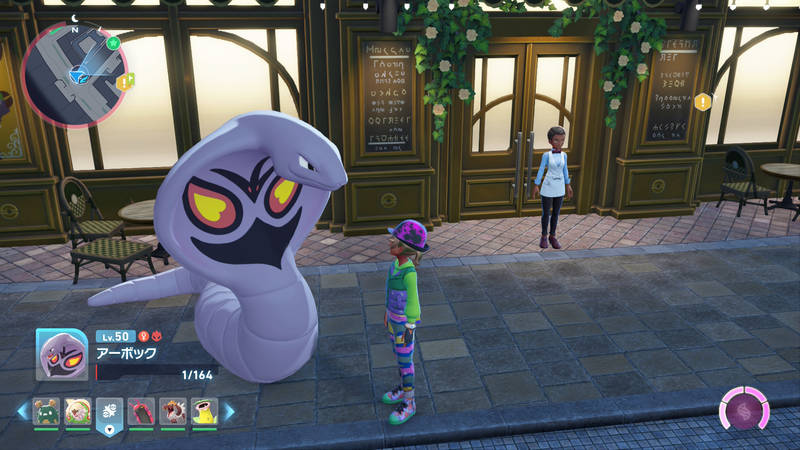Choose the green Garbodor party slot

point(46,411)
